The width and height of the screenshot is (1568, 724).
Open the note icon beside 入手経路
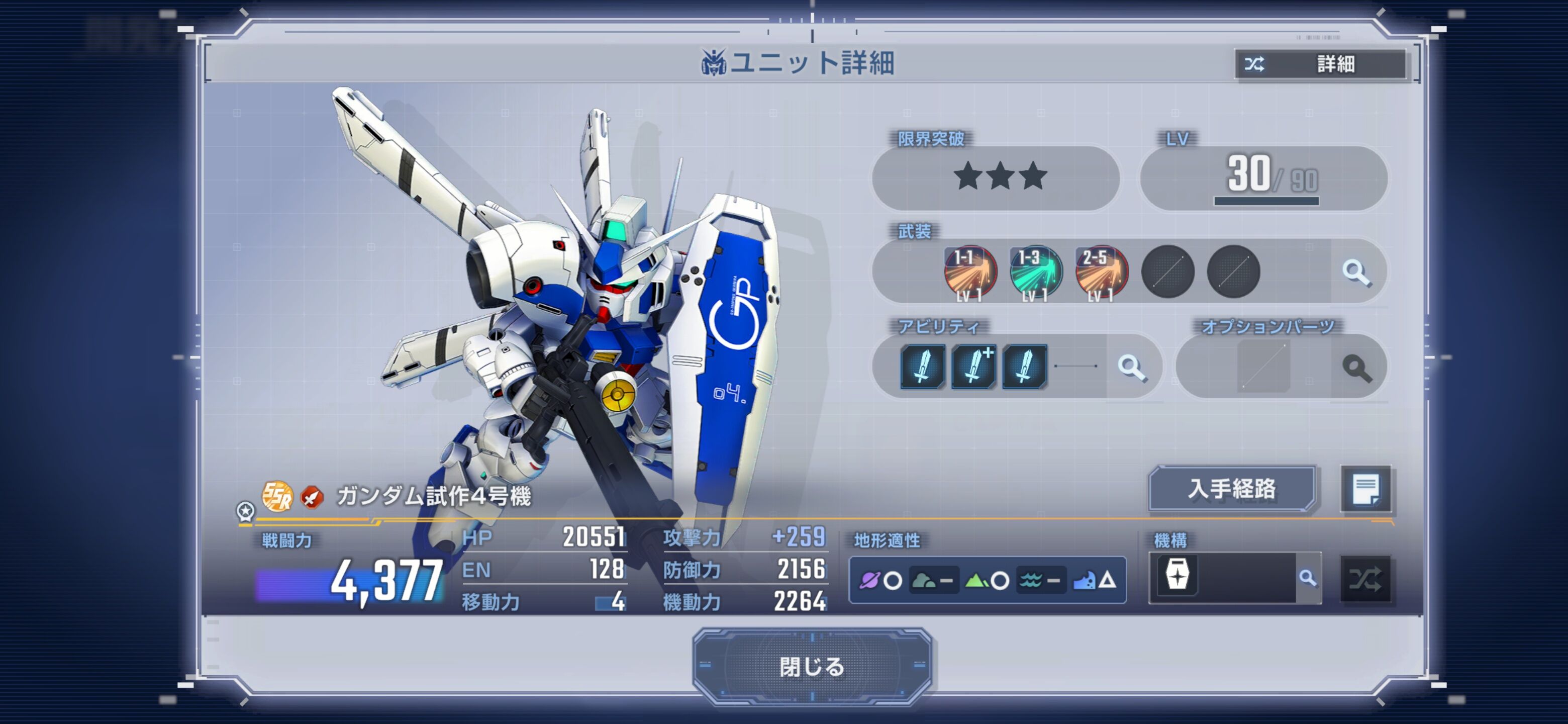click(x=1365, y=489)
